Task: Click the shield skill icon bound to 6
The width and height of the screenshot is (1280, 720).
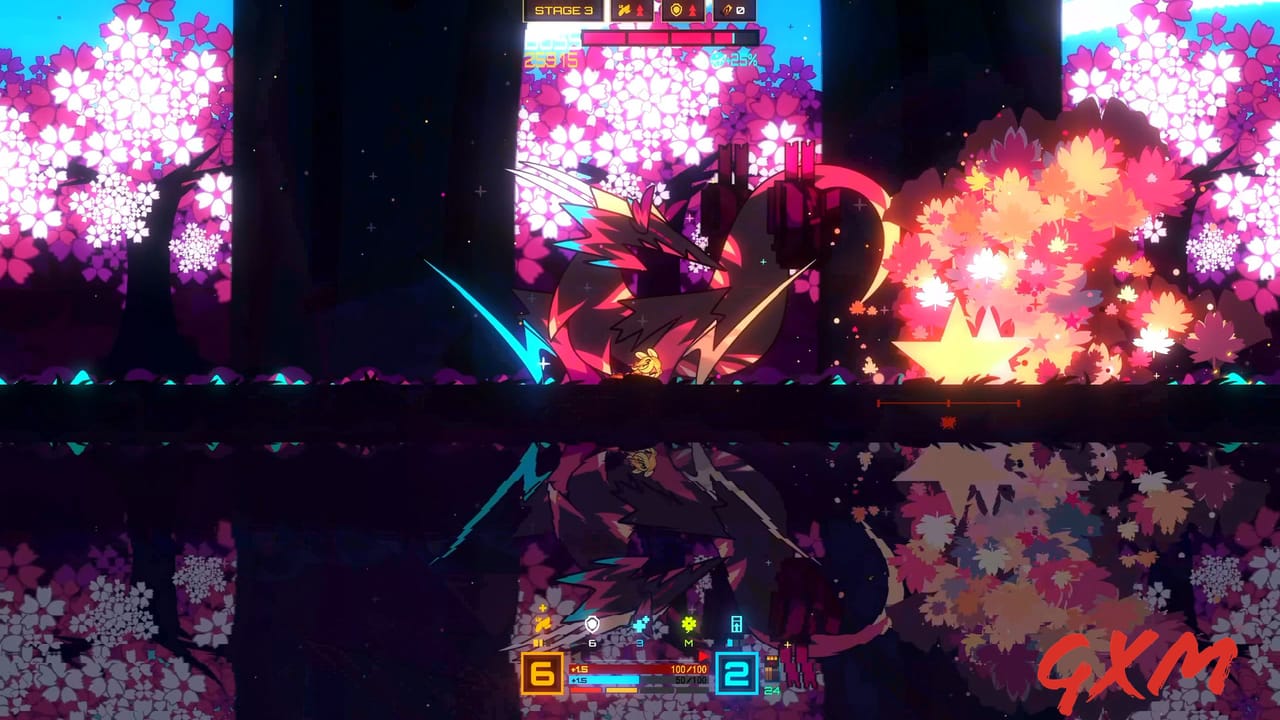Action: pyautogui.click(x=591, y=622)
